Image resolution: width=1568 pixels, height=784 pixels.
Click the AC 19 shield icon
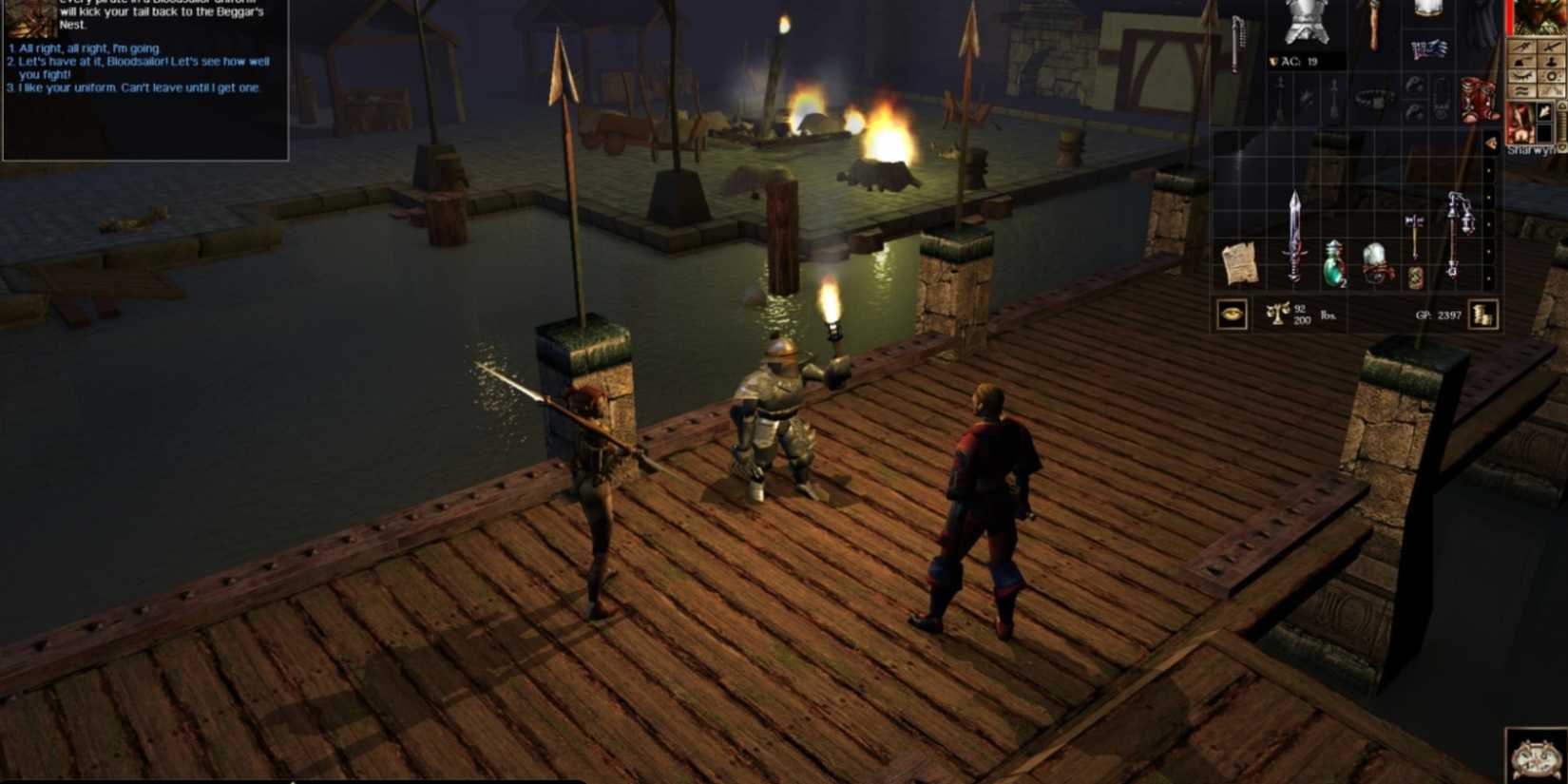click(1273, 62)
